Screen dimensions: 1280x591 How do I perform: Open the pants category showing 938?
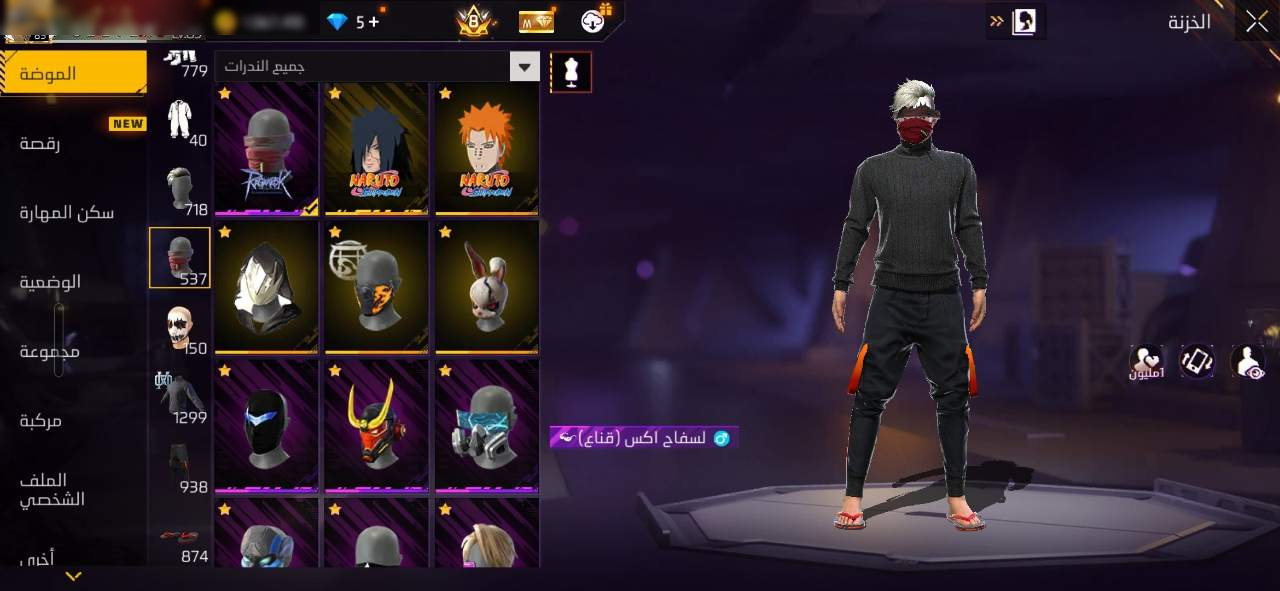pyautogui.click(x=180, y=468)
